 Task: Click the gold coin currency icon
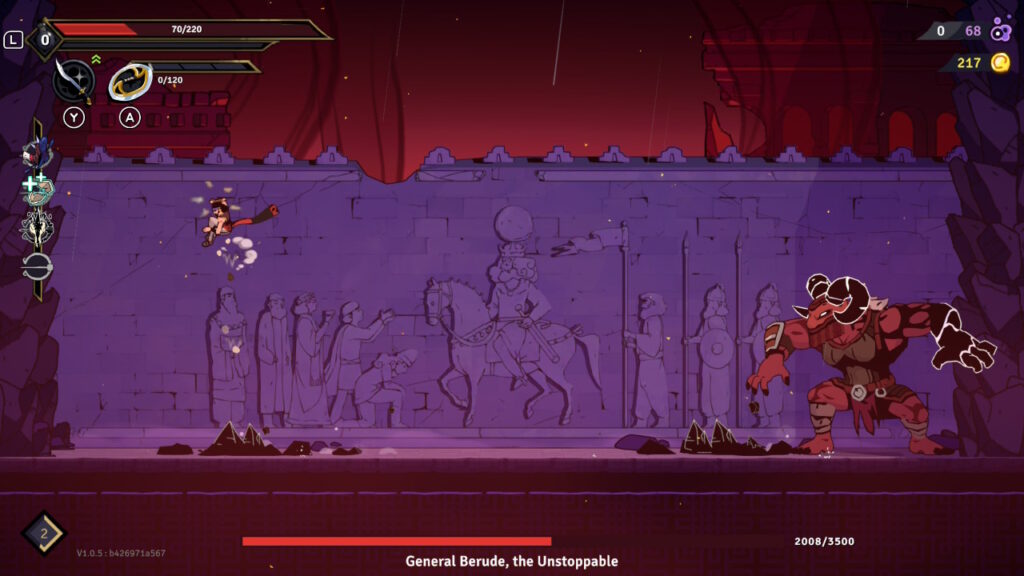(1000, 63)
